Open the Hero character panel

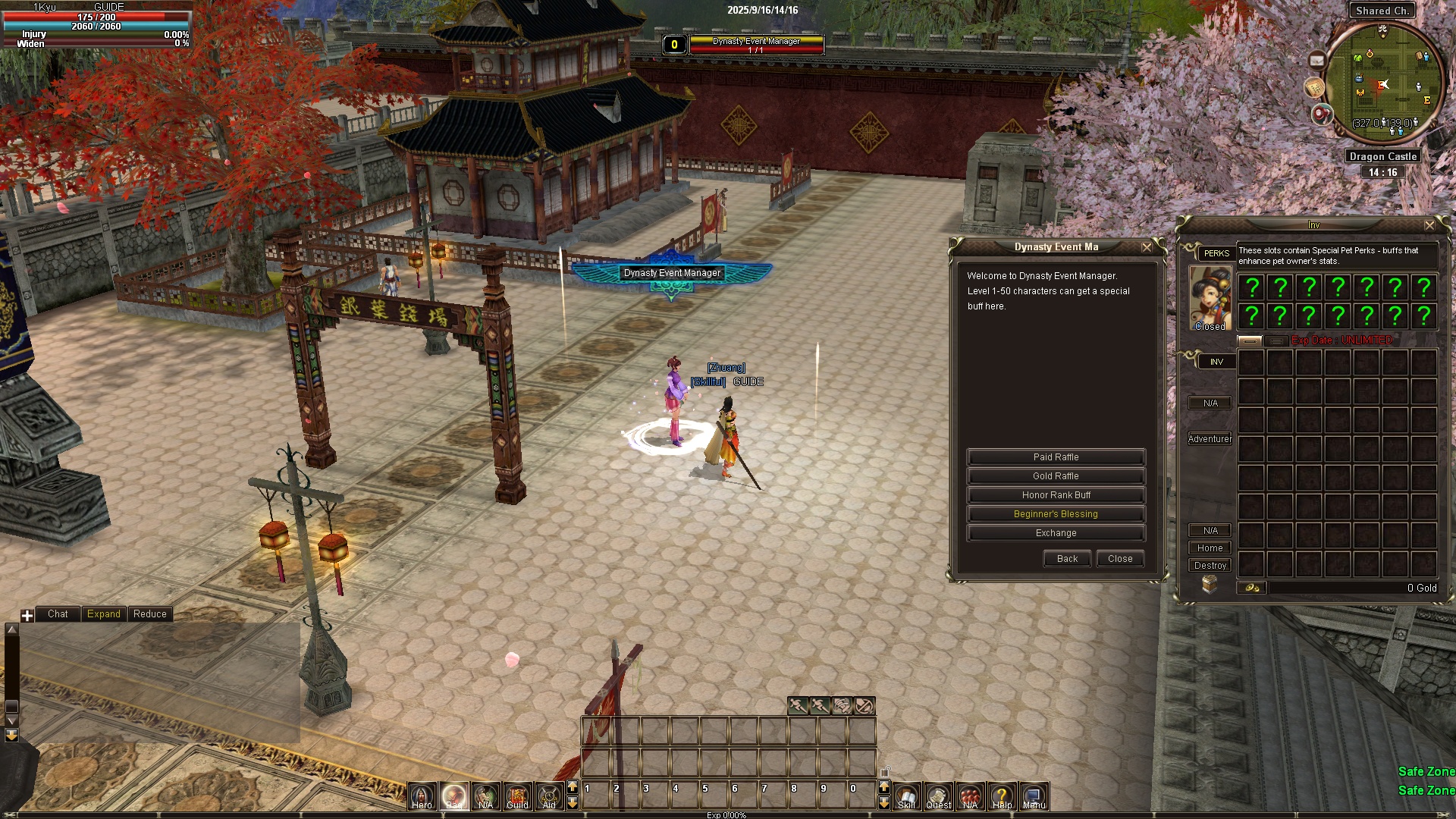click(x=422, y=796)
